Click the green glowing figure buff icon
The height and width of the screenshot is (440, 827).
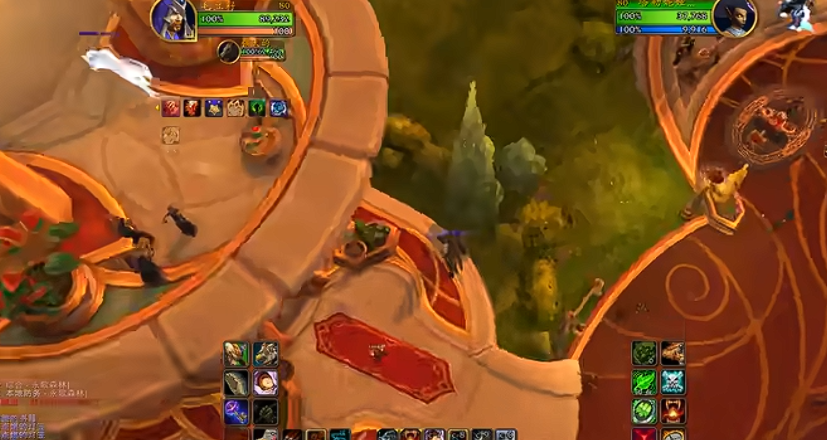point(257,108)
